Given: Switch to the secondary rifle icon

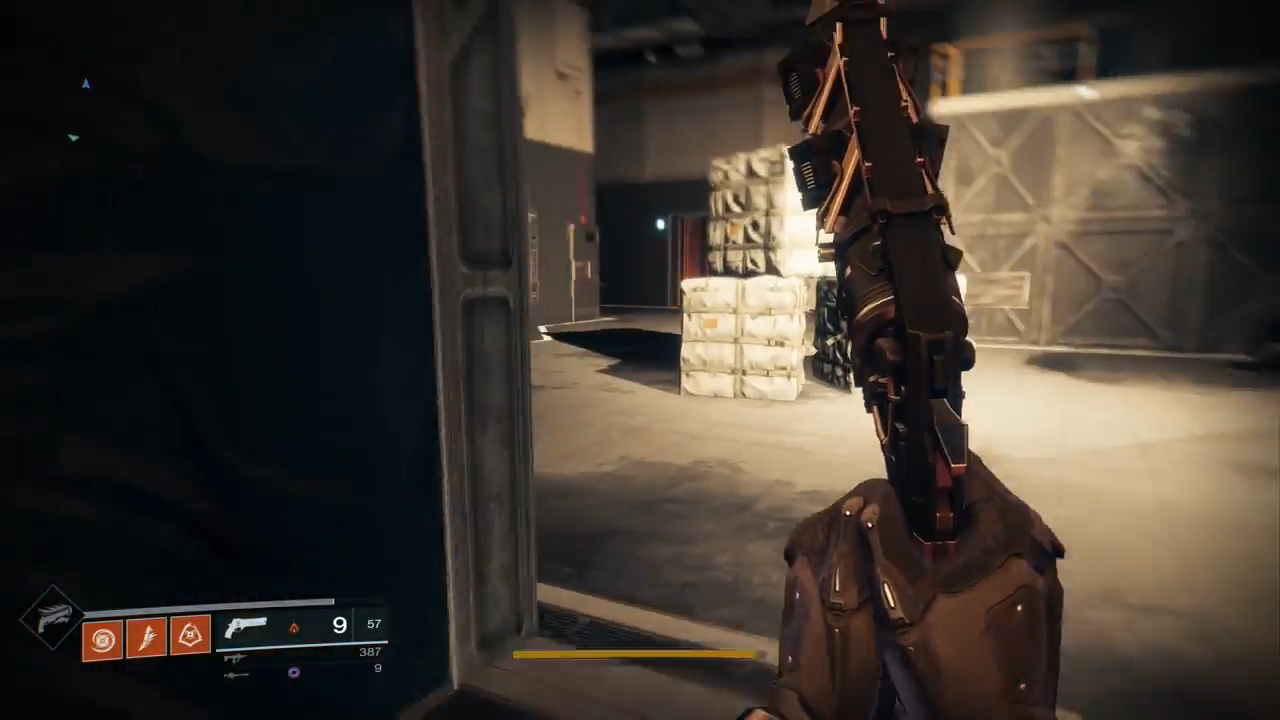Looking at the screenshot, I should pyautogui.click(x=236, y=657).
